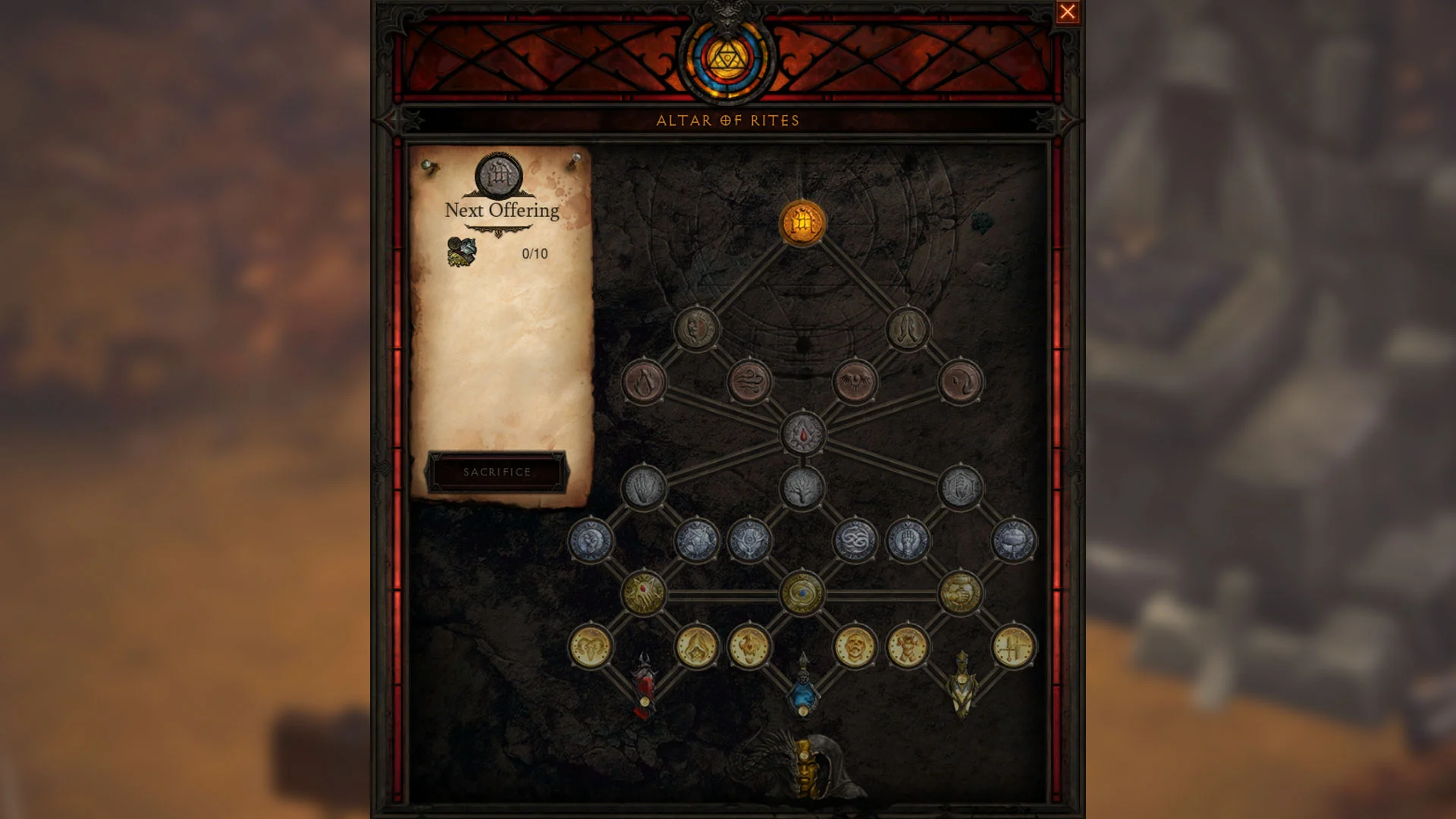The width and height of the screenshot is (1456, 819).
Task: Select the ram skull seal
Action: (x=590, y=646)
